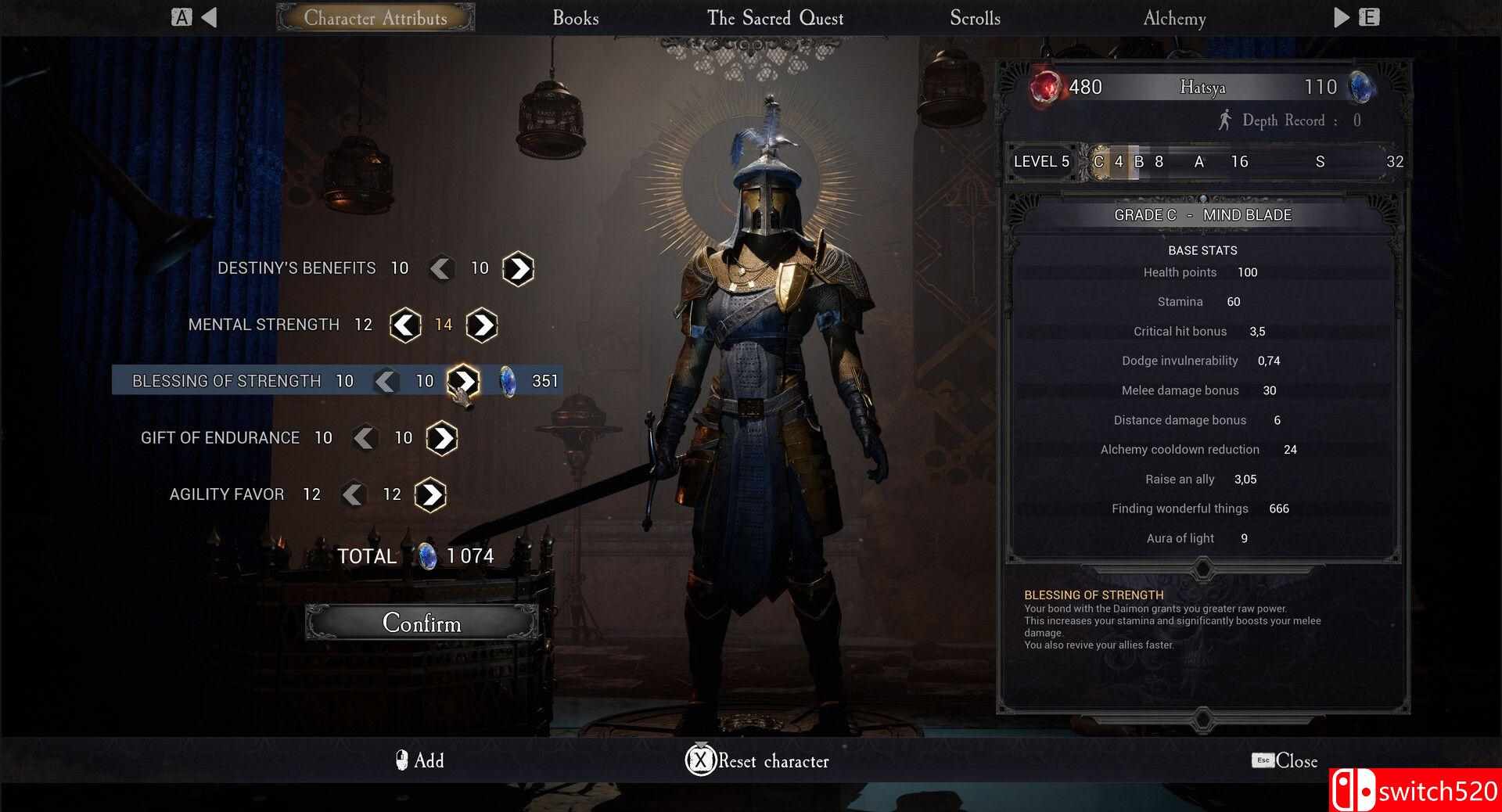
Task: Increase Destiny's Benefits
Action: tap(518, 268)
